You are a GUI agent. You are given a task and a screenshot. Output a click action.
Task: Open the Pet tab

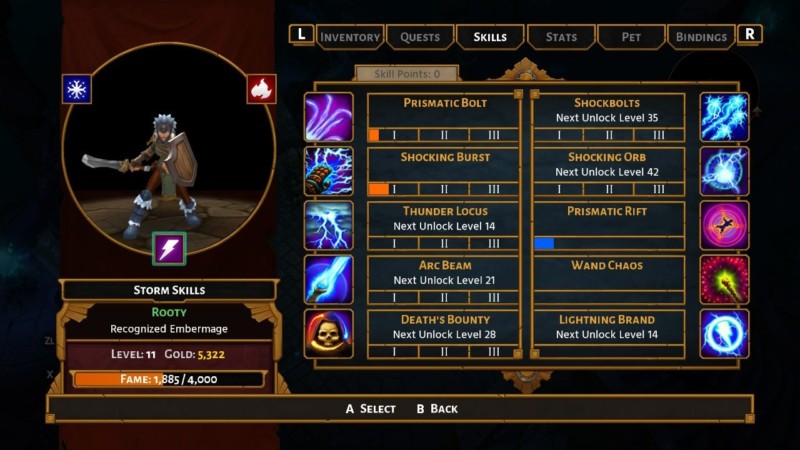coord(631,37)
